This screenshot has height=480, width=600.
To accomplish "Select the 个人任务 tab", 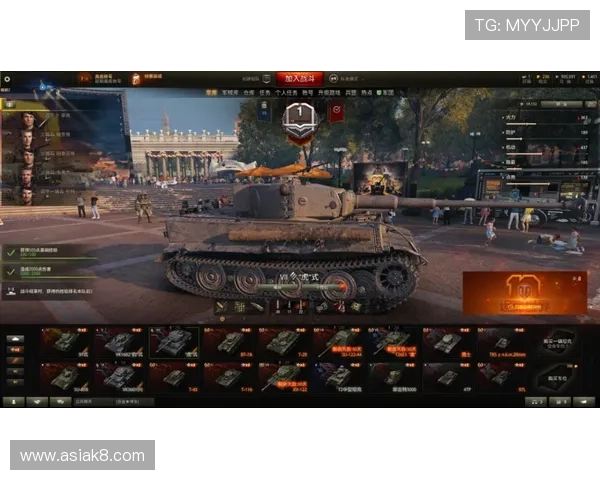I will [x=284, y=92].
